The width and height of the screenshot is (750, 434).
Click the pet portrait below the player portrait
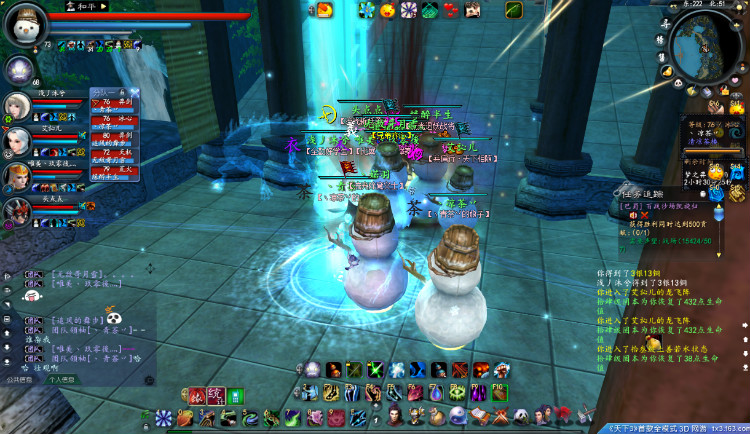tap(18, 68)
